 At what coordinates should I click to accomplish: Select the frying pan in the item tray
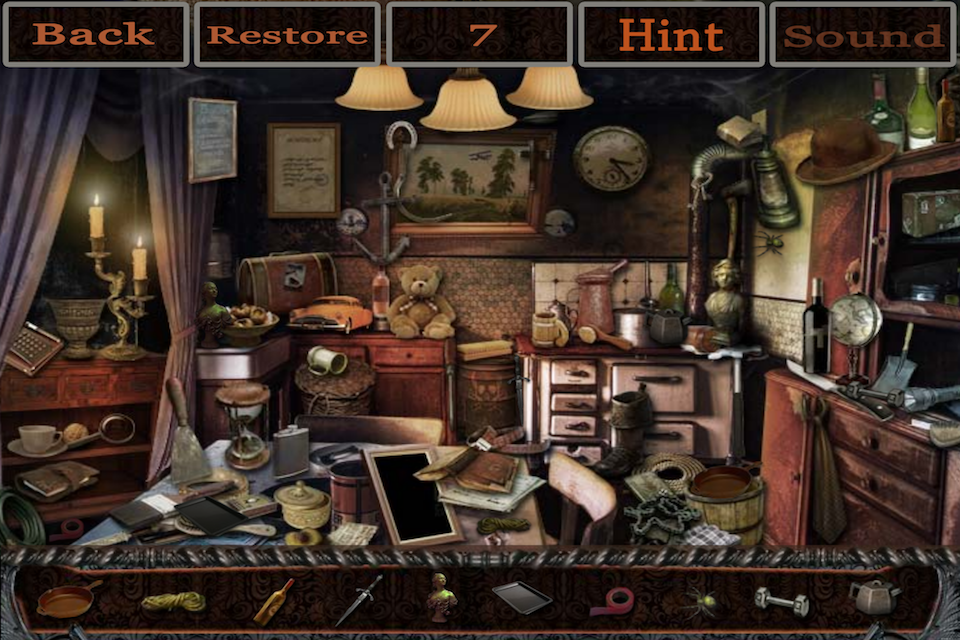(68, 598)
